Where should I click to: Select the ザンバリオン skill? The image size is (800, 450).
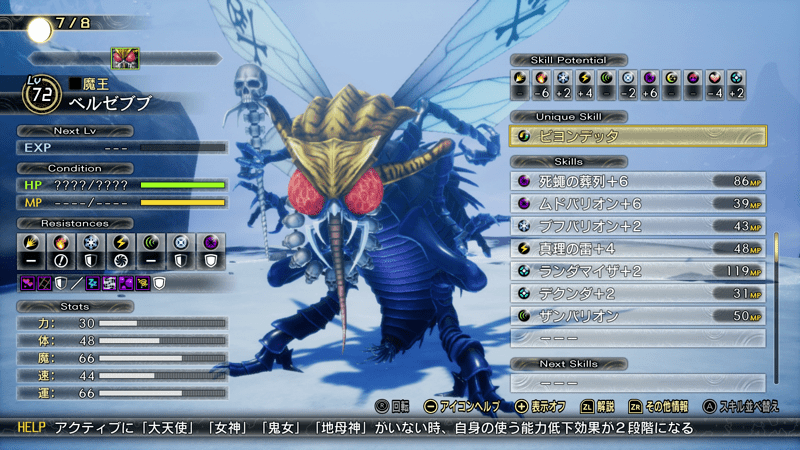638,316
